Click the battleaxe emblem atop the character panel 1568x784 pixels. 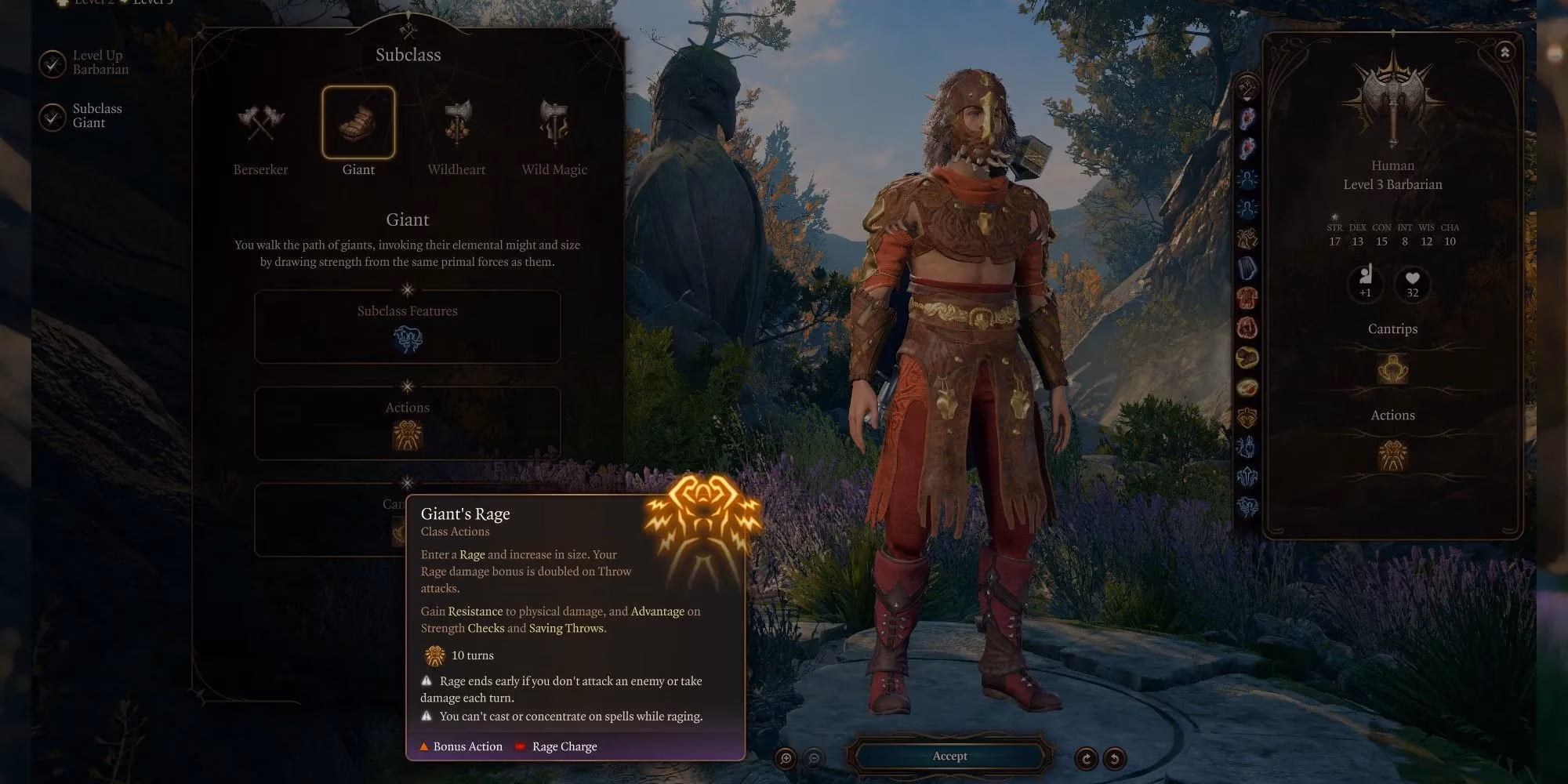(x=1392, y=94)
